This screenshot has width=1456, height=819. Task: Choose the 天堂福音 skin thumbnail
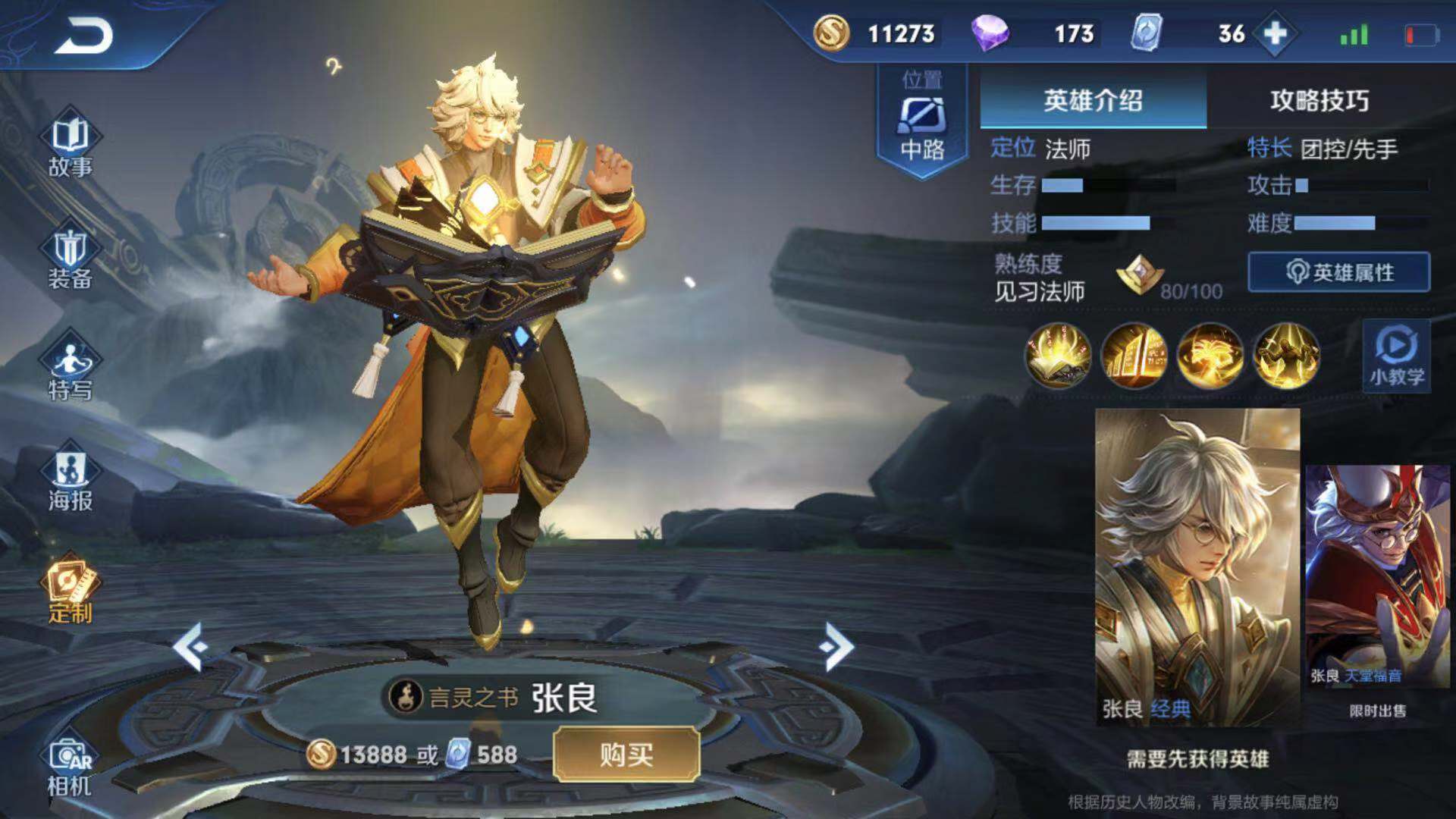point(1376,576)
